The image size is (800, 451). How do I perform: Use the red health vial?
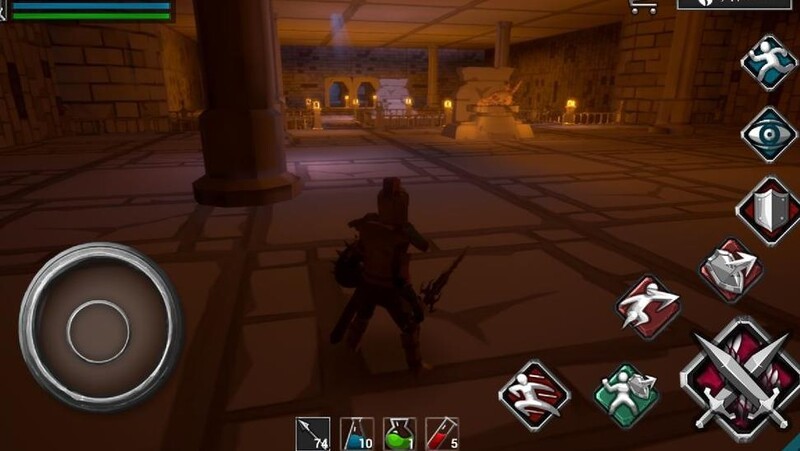[x=441, y=434]
